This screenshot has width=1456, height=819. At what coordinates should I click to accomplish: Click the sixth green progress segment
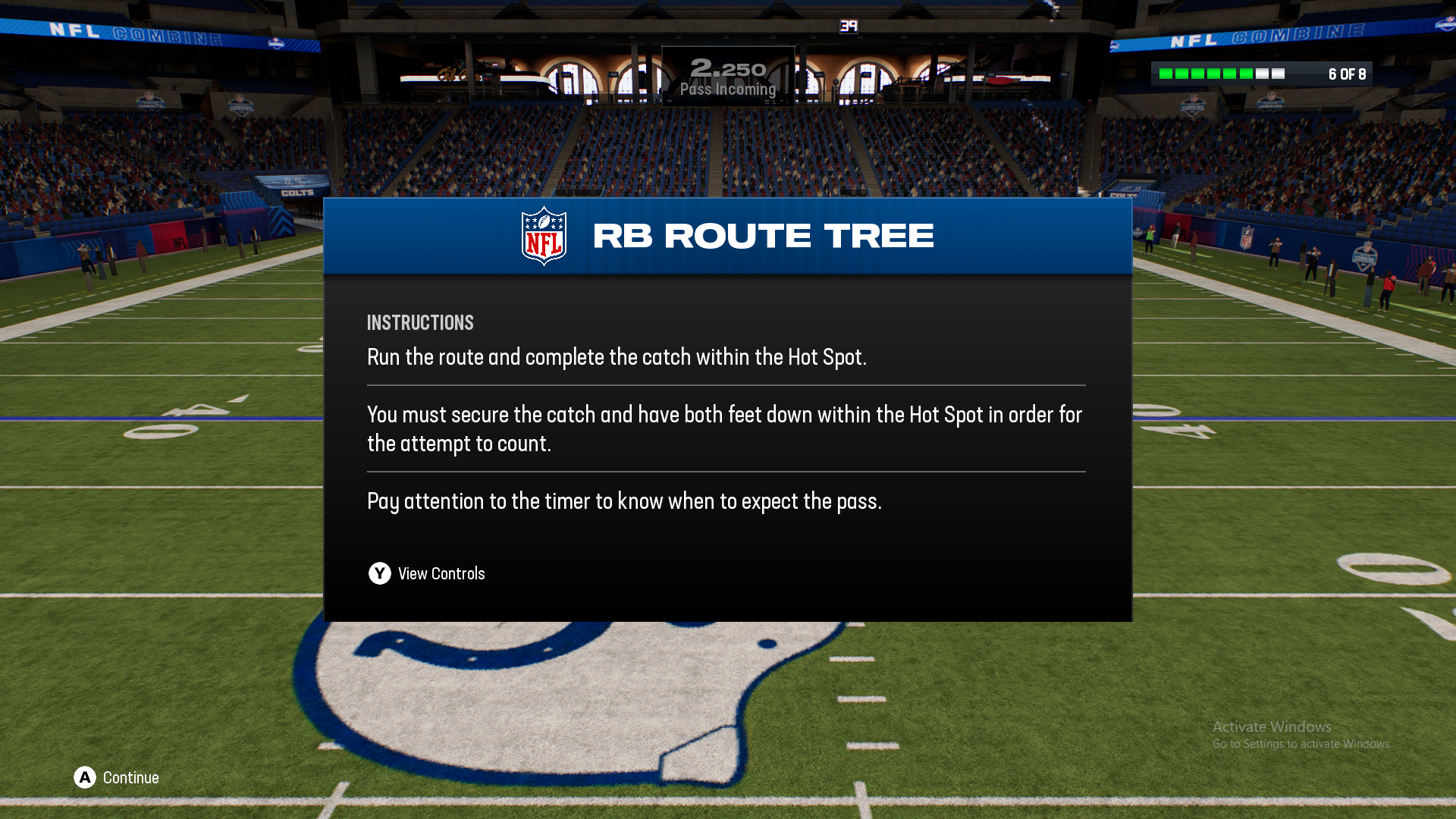(1245, 74)
